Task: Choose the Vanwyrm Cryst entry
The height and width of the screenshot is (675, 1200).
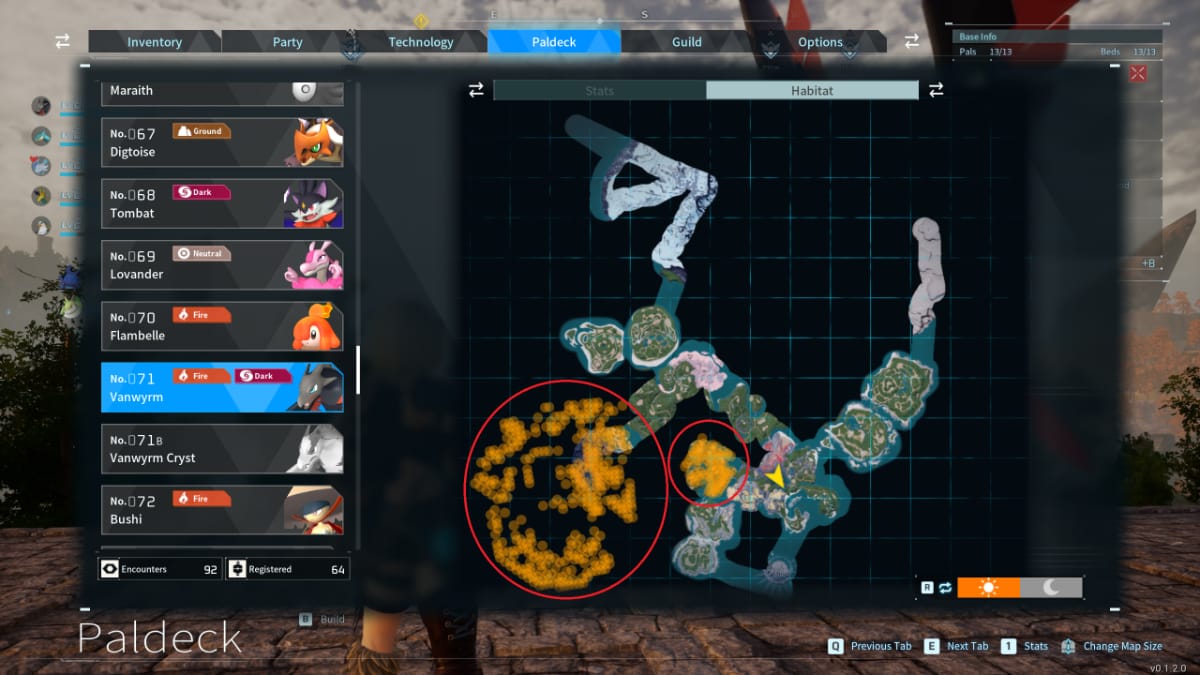Action: (x=222, y=449)
